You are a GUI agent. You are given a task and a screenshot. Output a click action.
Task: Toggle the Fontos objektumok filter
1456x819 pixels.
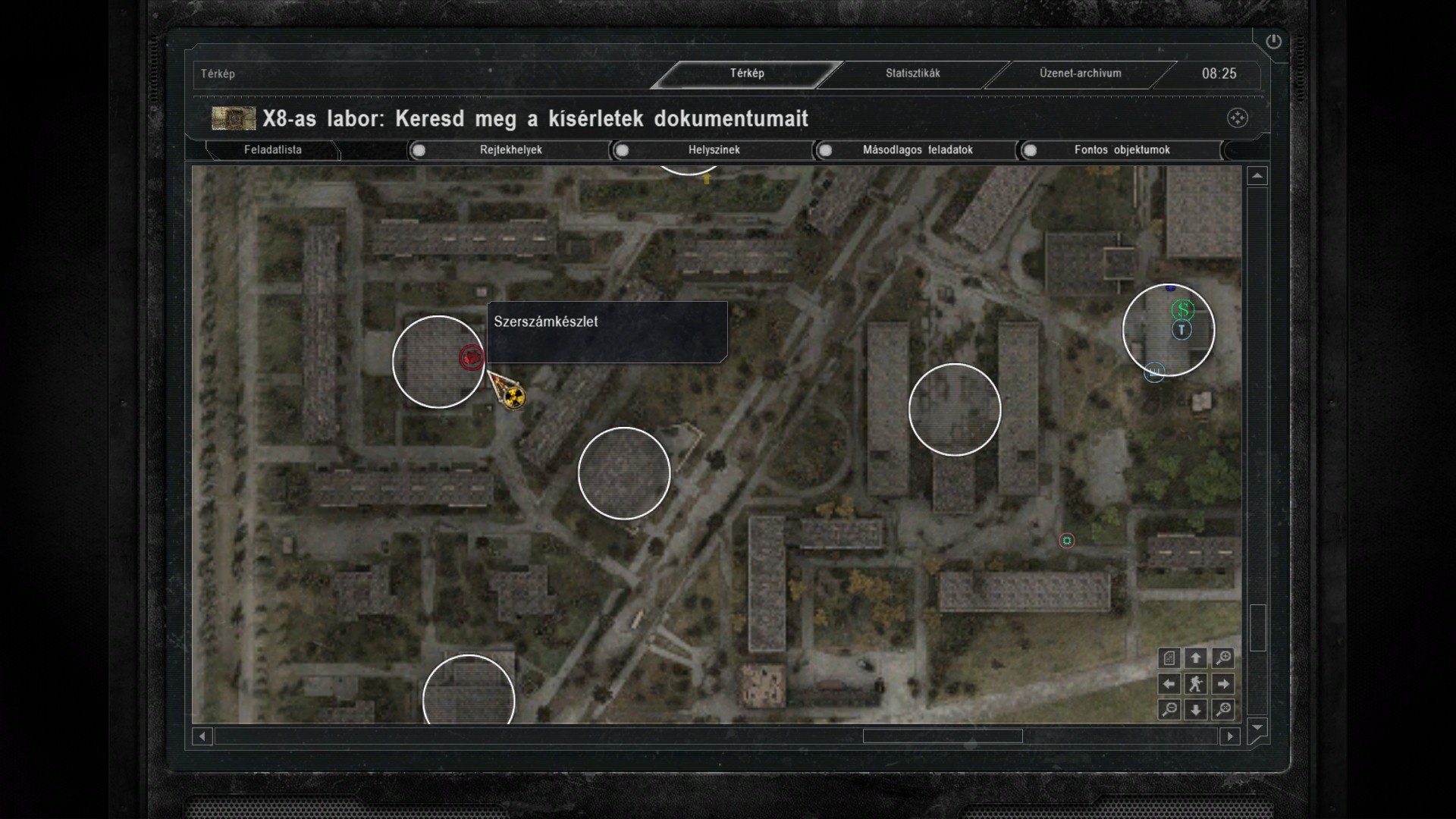(x=1030, y=150)
